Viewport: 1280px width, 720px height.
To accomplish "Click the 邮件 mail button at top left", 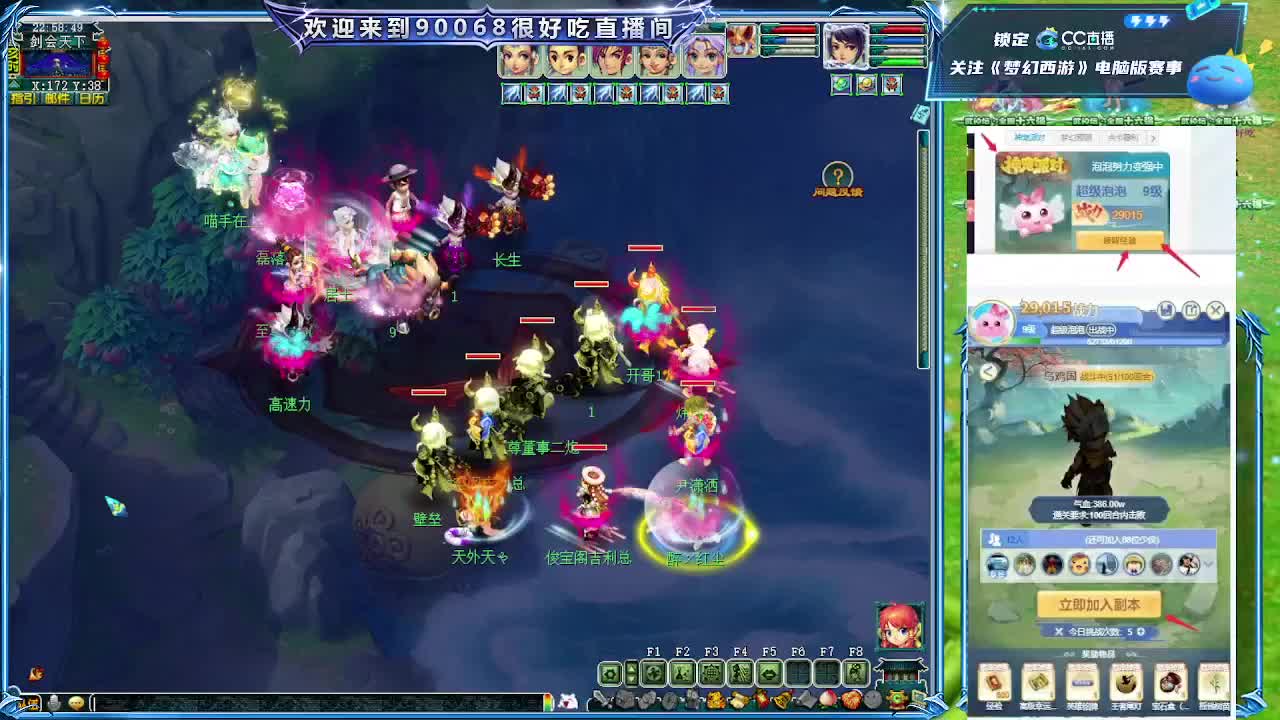I will click(x=58, y=97).
